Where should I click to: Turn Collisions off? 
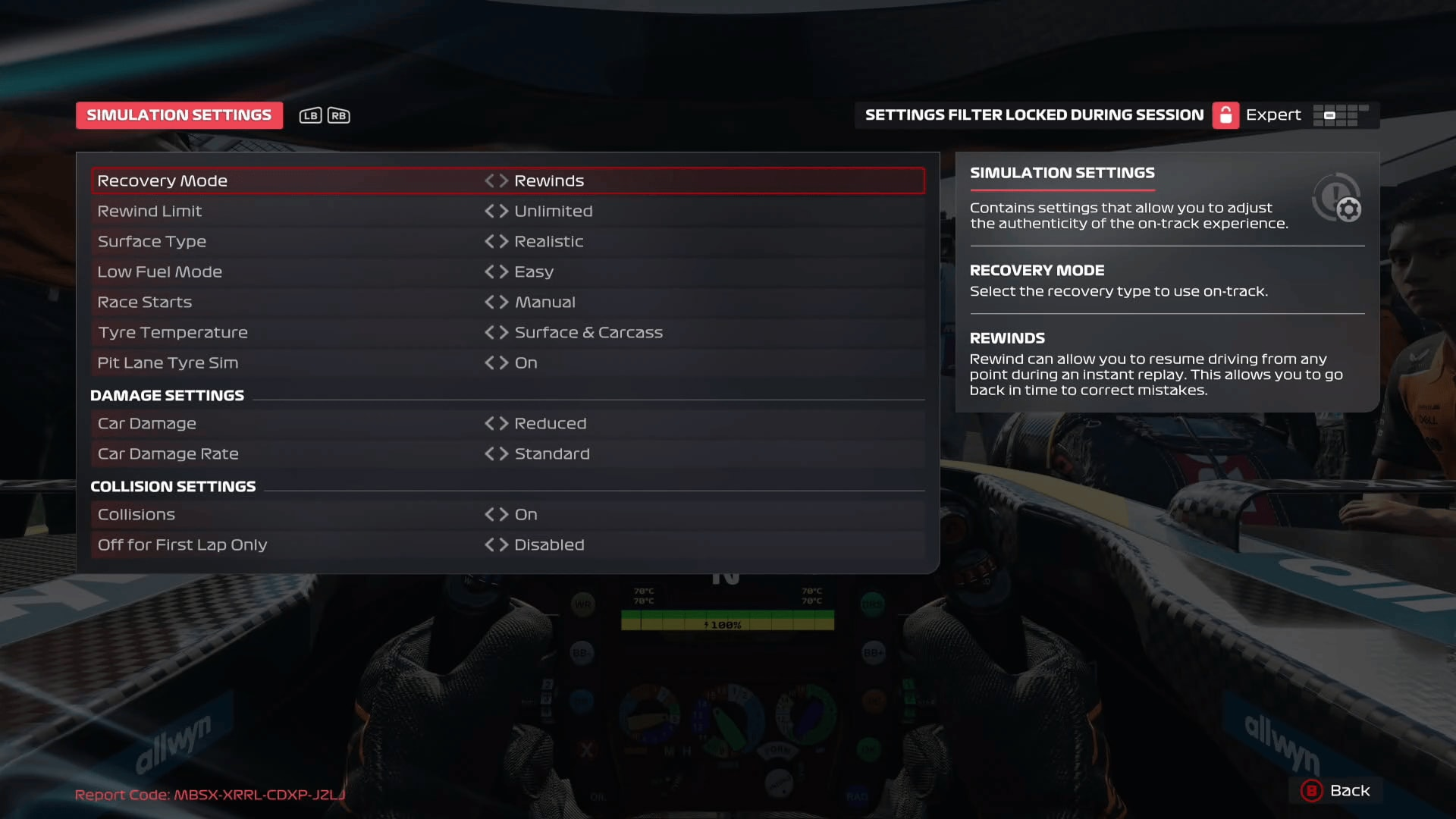(x=504, y=514)
